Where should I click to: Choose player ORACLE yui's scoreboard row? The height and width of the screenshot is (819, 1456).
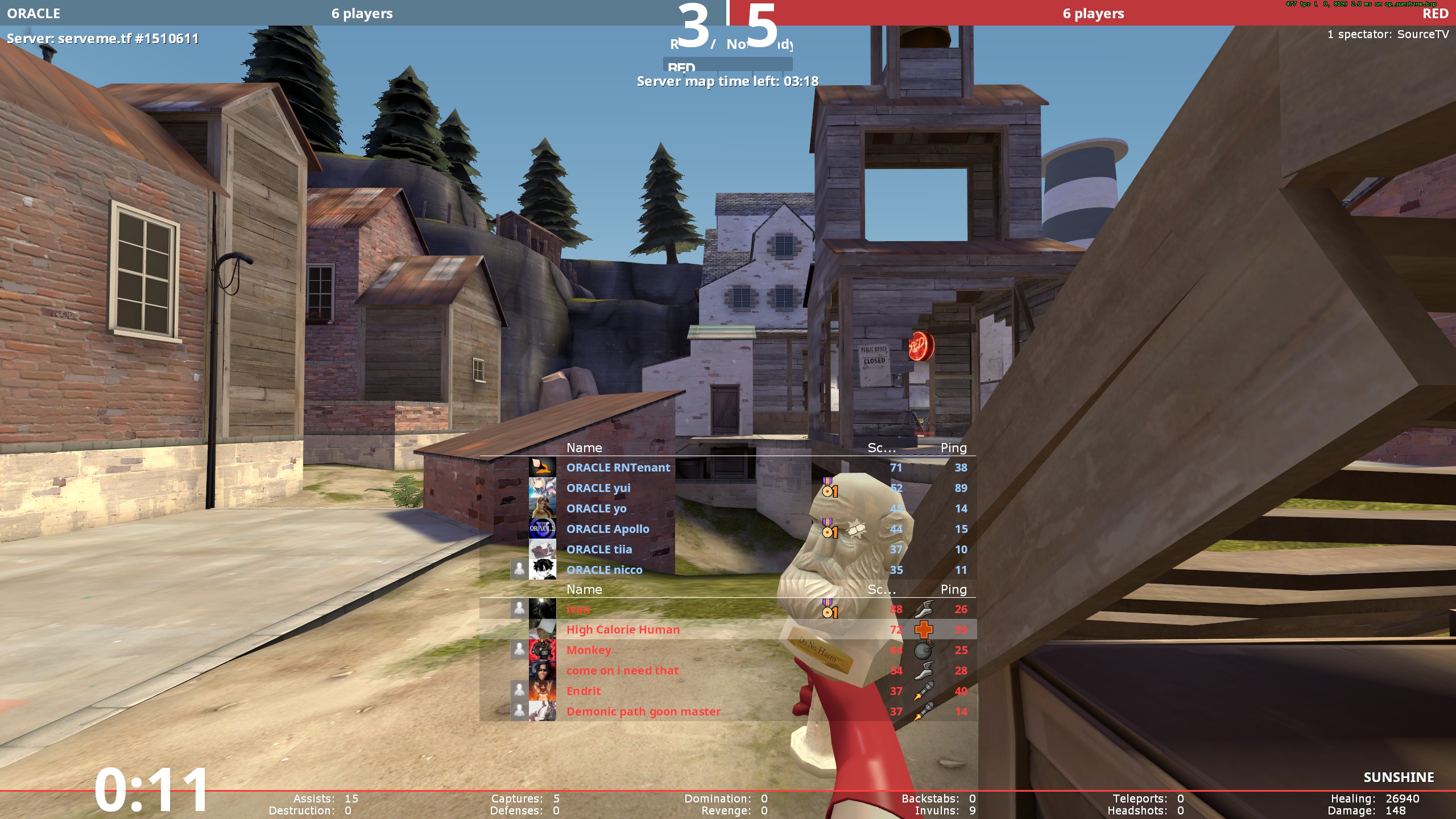point(598,488)
